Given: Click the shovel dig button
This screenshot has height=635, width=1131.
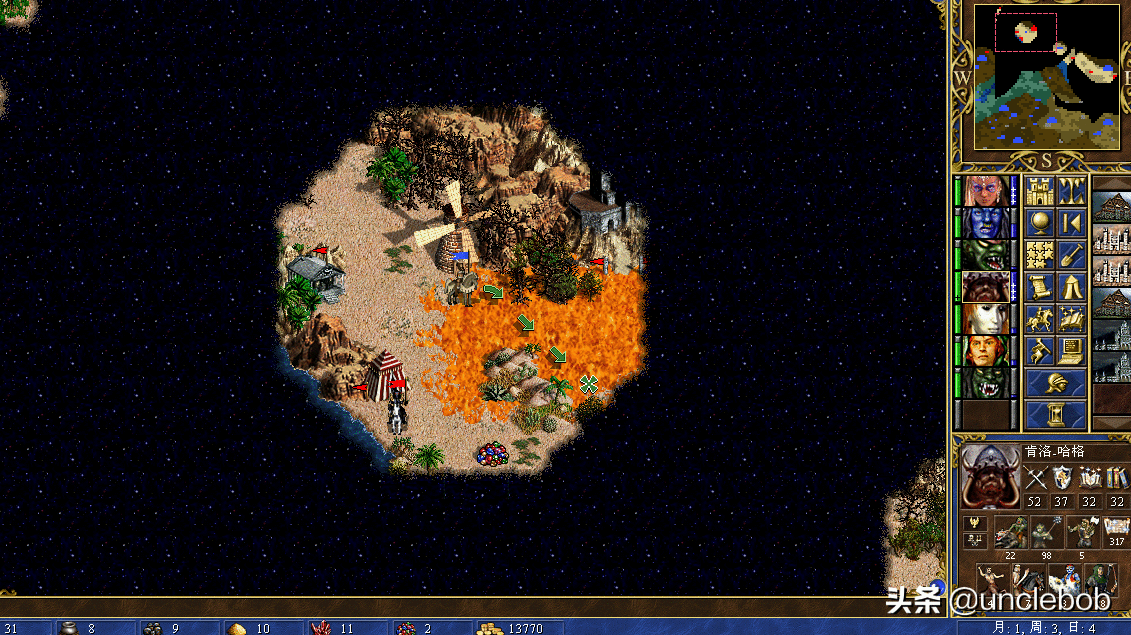Looking at the screenshot, I should click(1071, 255).
